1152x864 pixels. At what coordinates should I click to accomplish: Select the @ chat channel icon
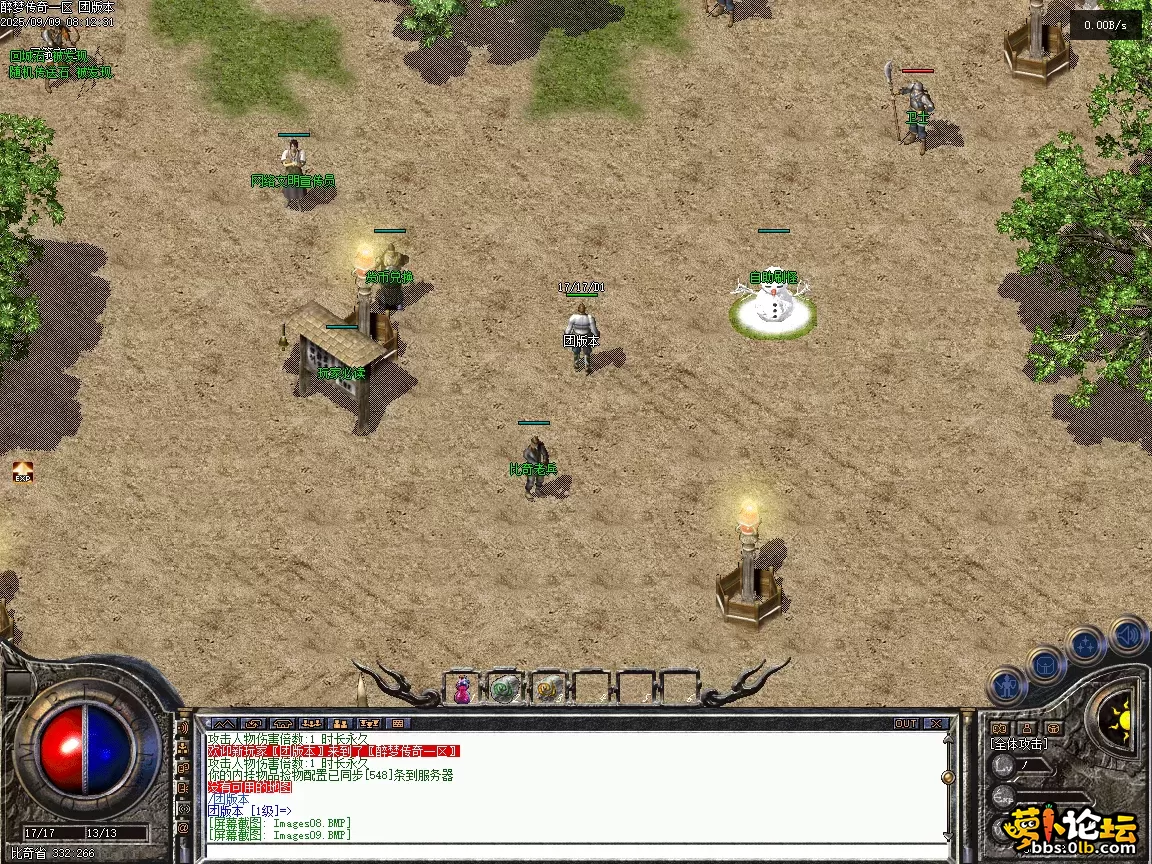[x=183, y=828]
